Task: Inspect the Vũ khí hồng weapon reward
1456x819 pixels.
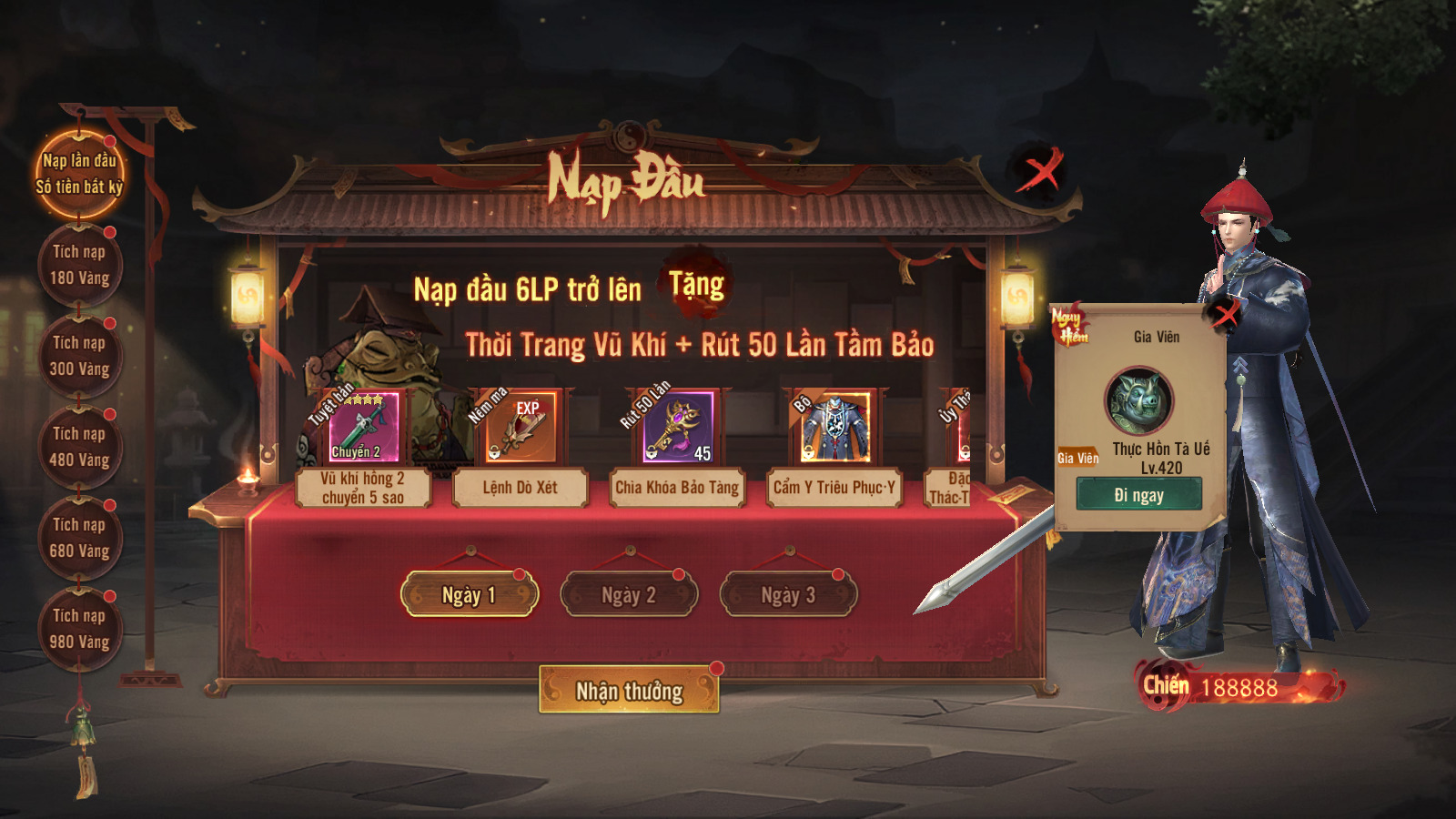Action: click(363, 428)
